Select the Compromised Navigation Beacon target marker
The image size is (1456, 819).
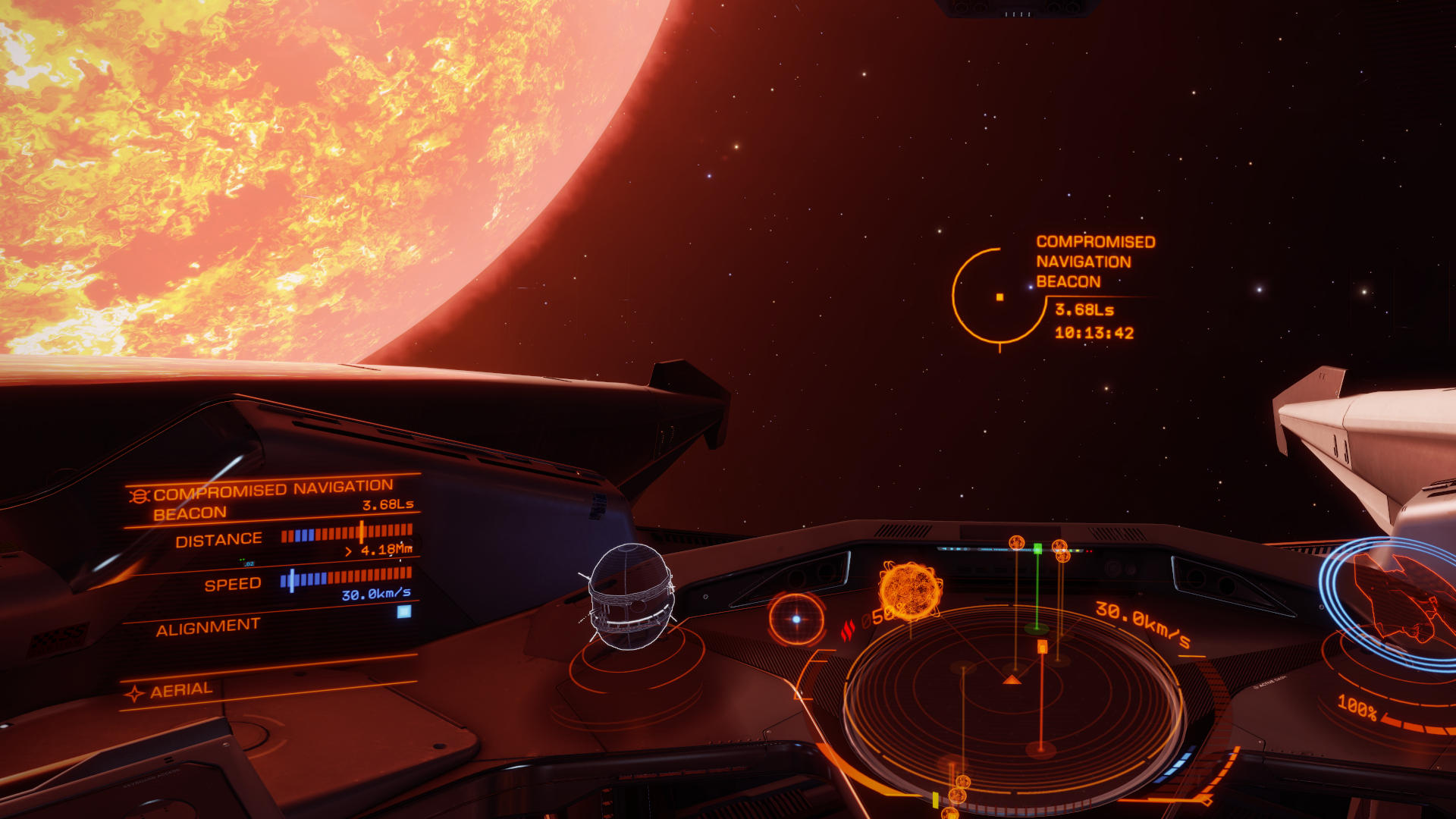[x=999, y=297]
